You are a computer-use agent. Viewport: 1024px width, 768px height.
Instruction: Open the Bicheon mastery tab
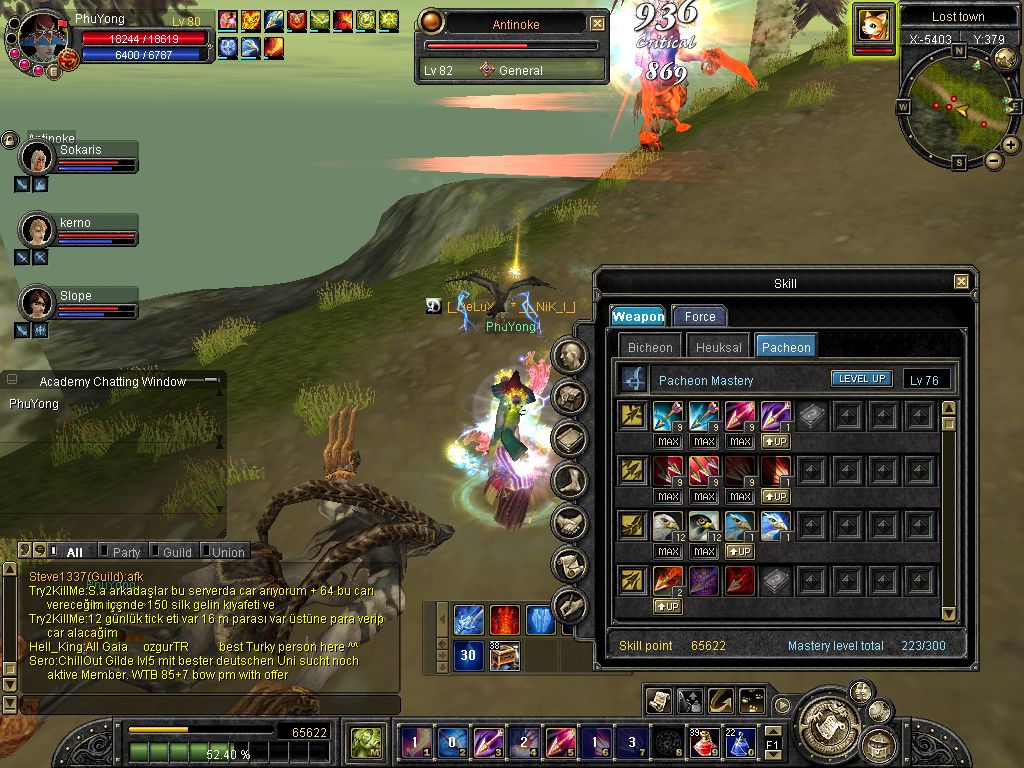(x=650, y=347)
